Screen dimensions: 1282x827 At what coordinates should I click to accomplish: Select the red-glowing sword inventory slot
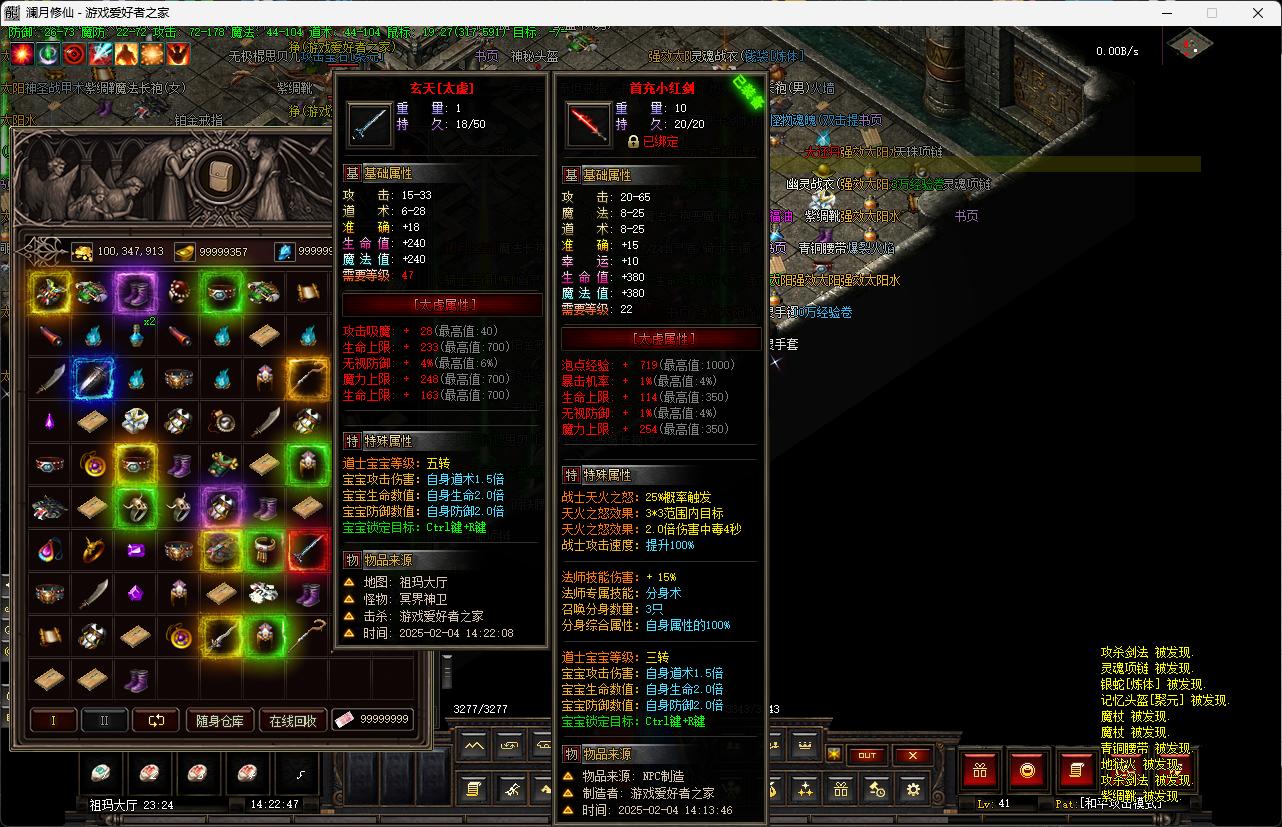point(307,550)
